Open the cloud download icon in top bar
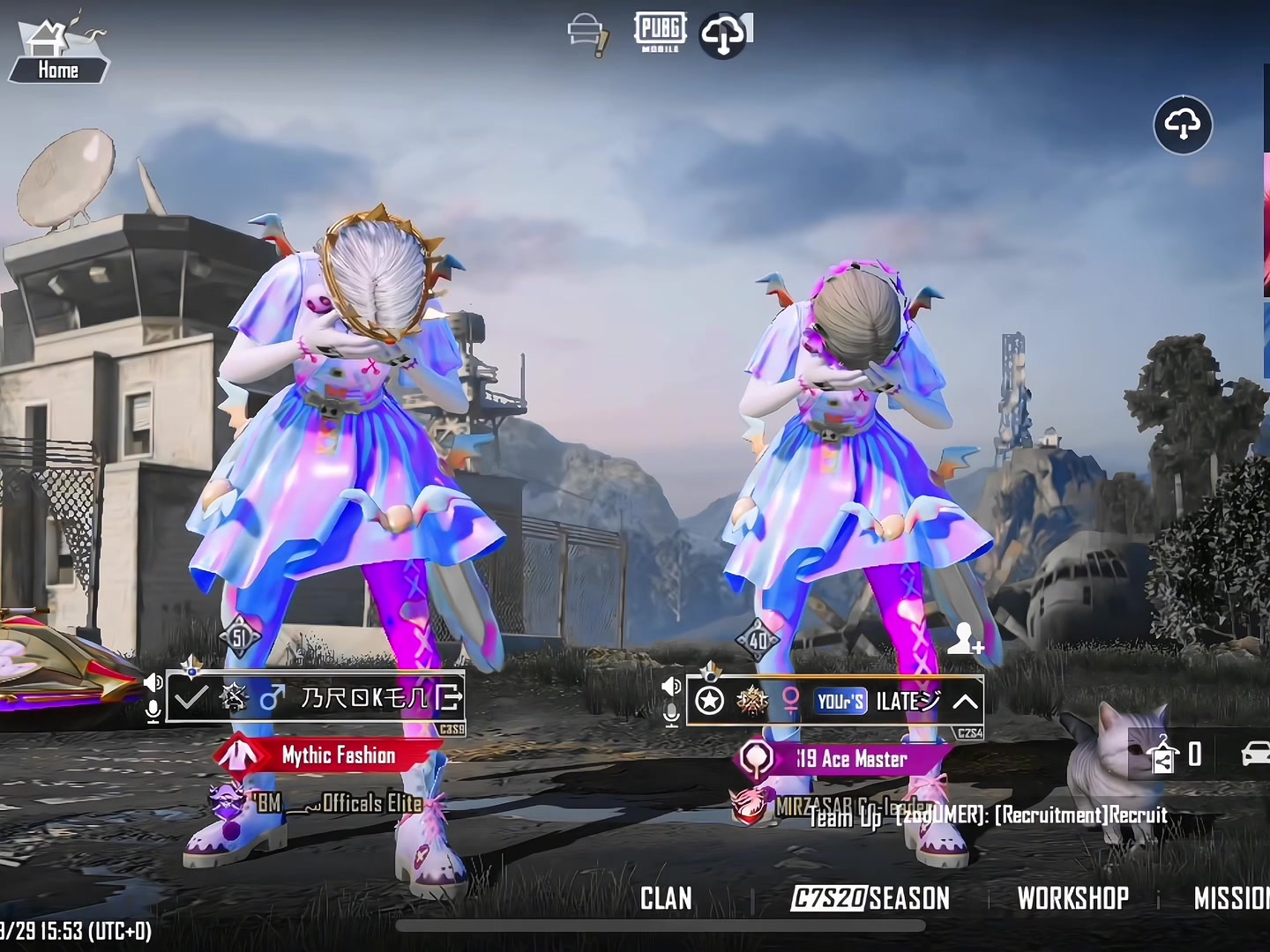Viewport: 1270px width, 952px height. 725,35
